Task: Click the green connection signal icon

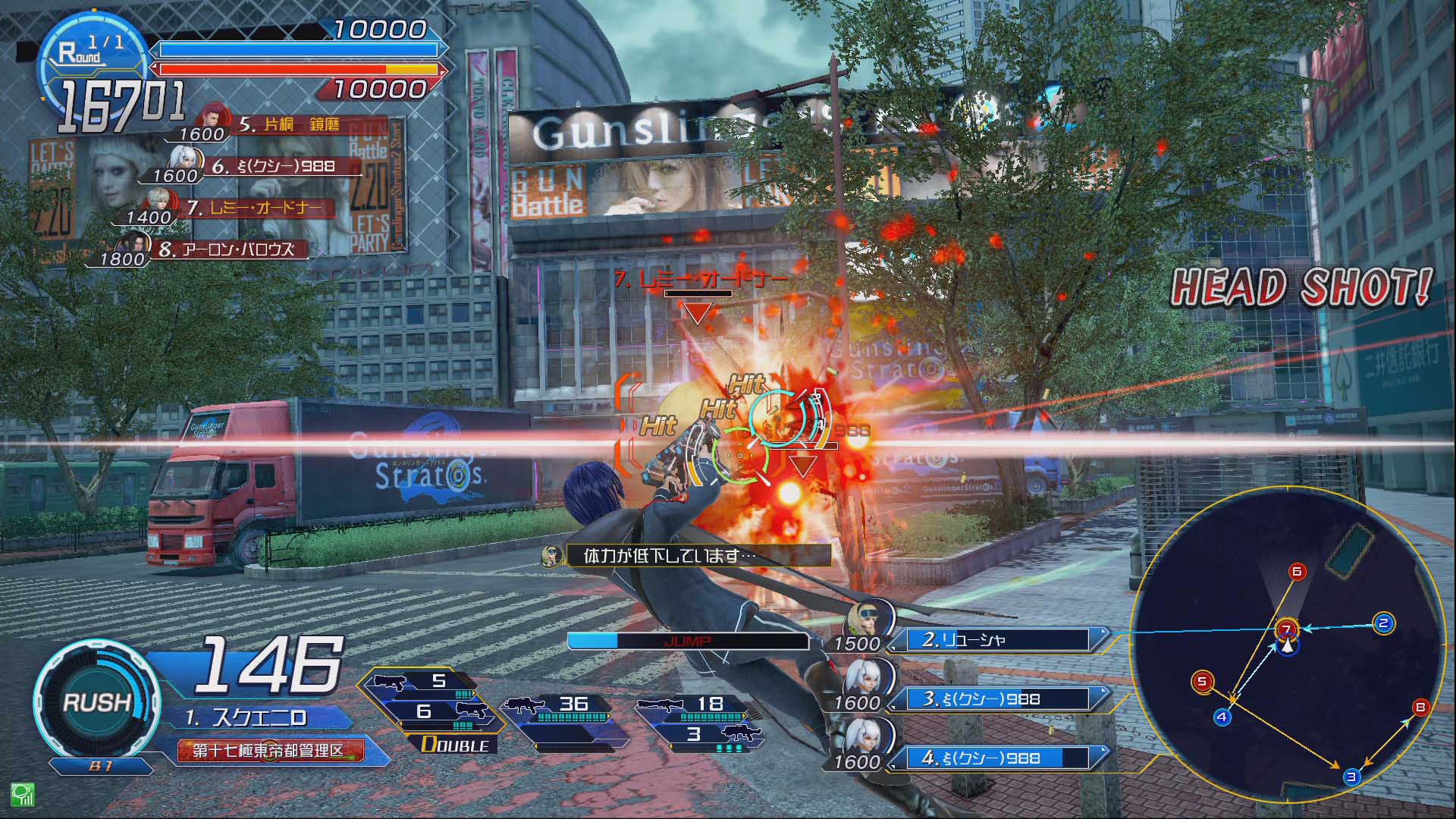Action: click(x=22, y=793)
